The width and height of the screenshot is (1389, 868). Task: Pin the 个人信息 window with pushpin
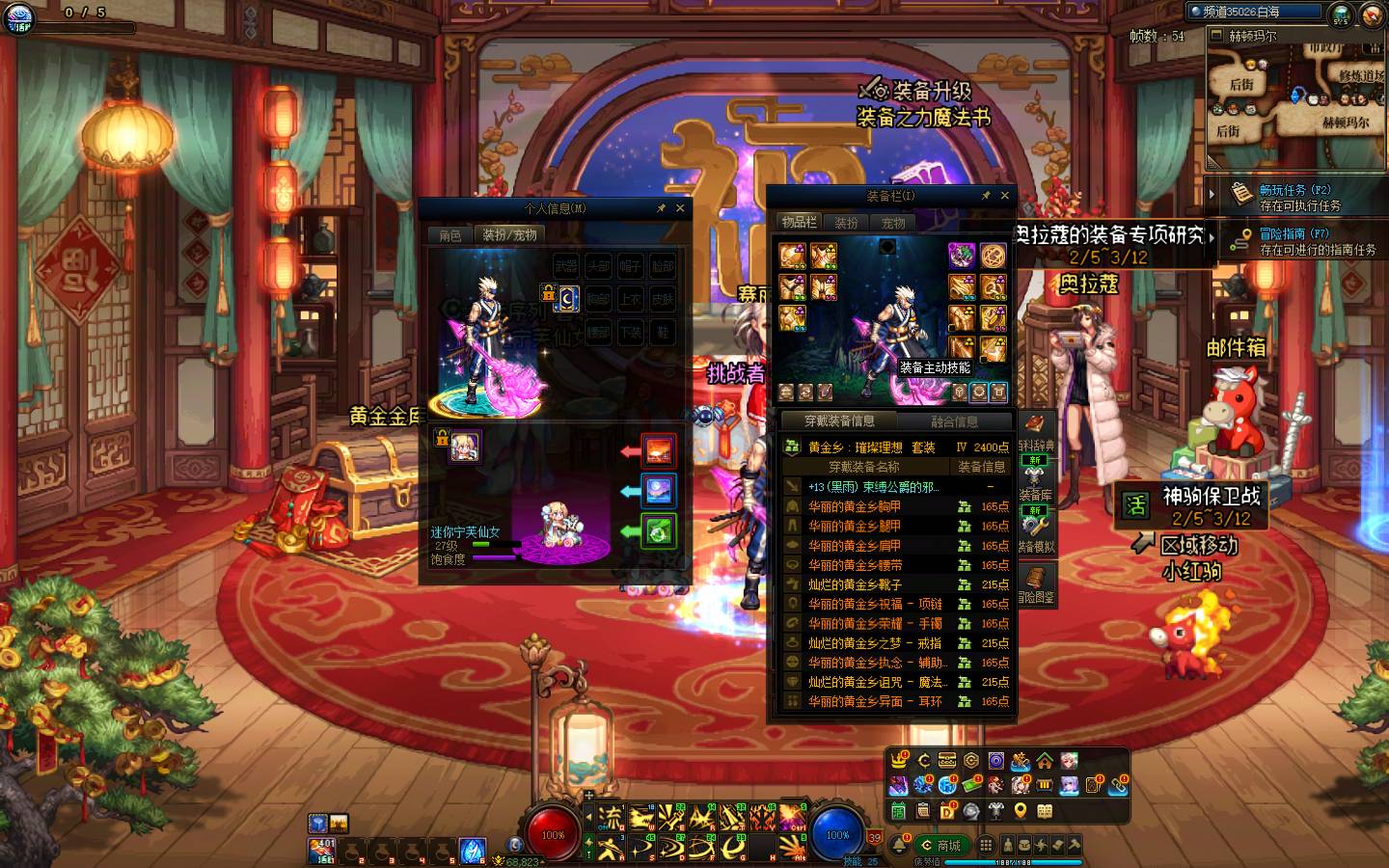click(661, 208)
